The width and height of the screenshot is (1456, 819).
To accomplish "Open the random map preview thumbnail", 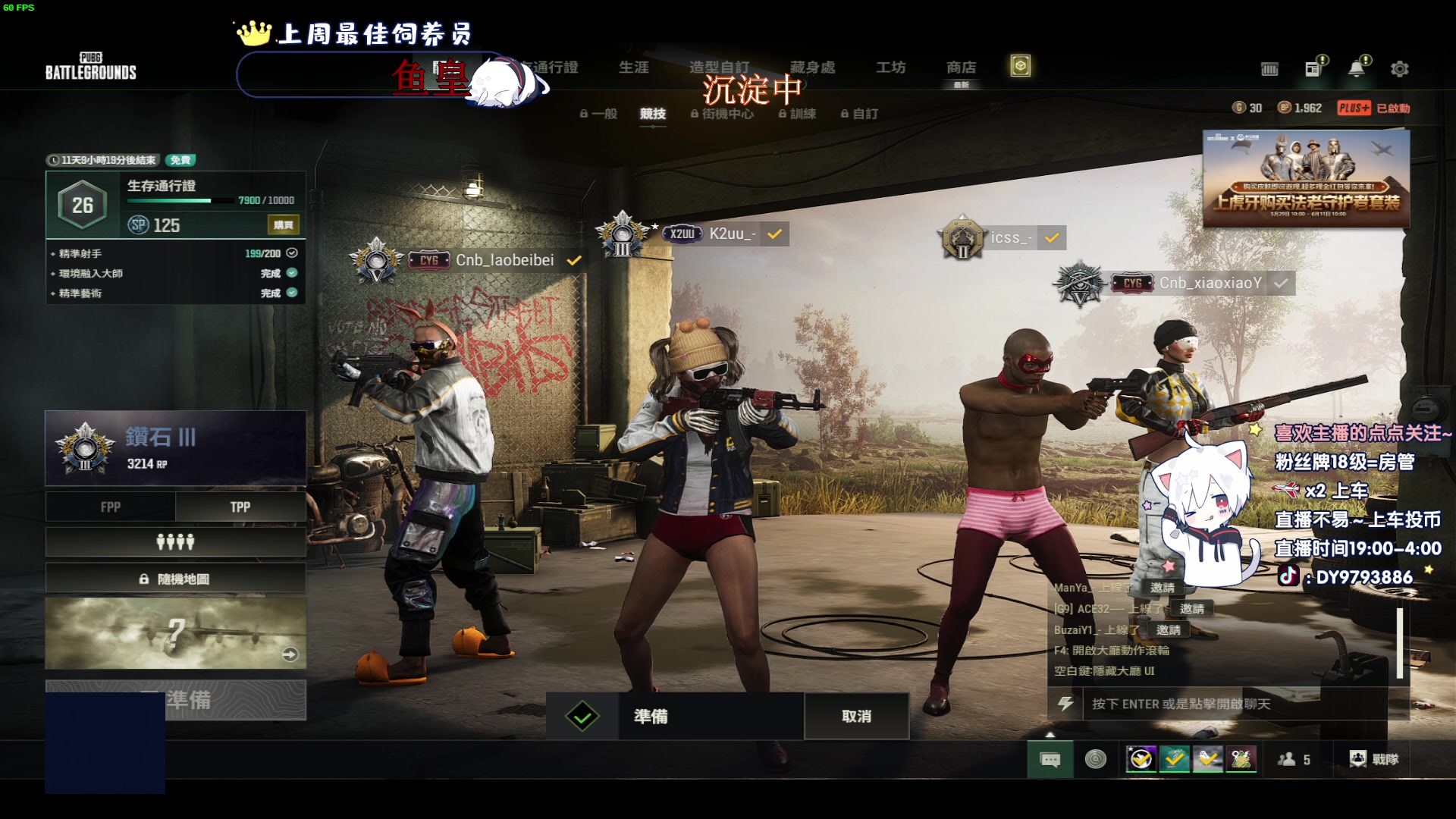I will click(175, 633).
